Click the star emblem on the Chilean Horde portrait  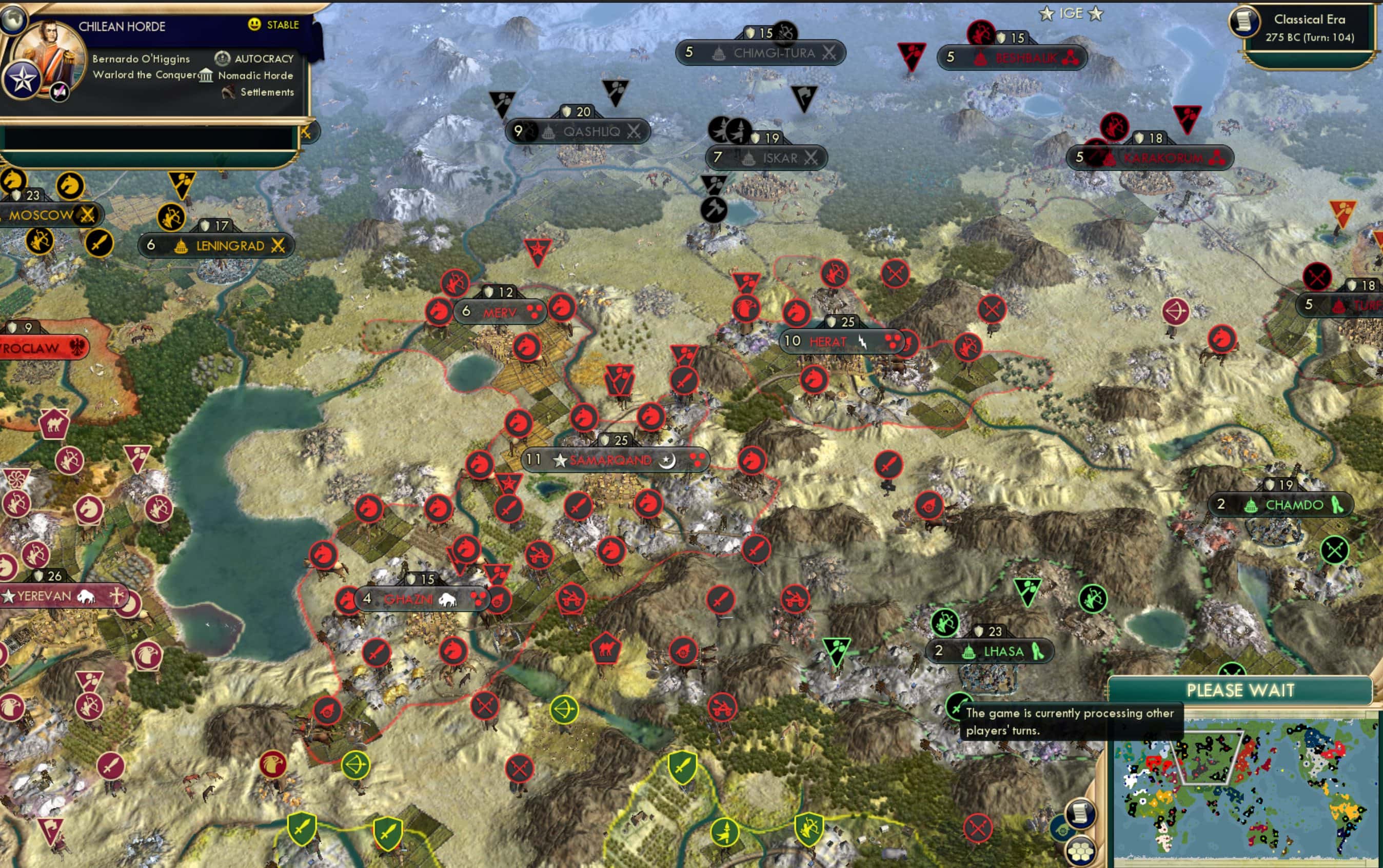22,78
